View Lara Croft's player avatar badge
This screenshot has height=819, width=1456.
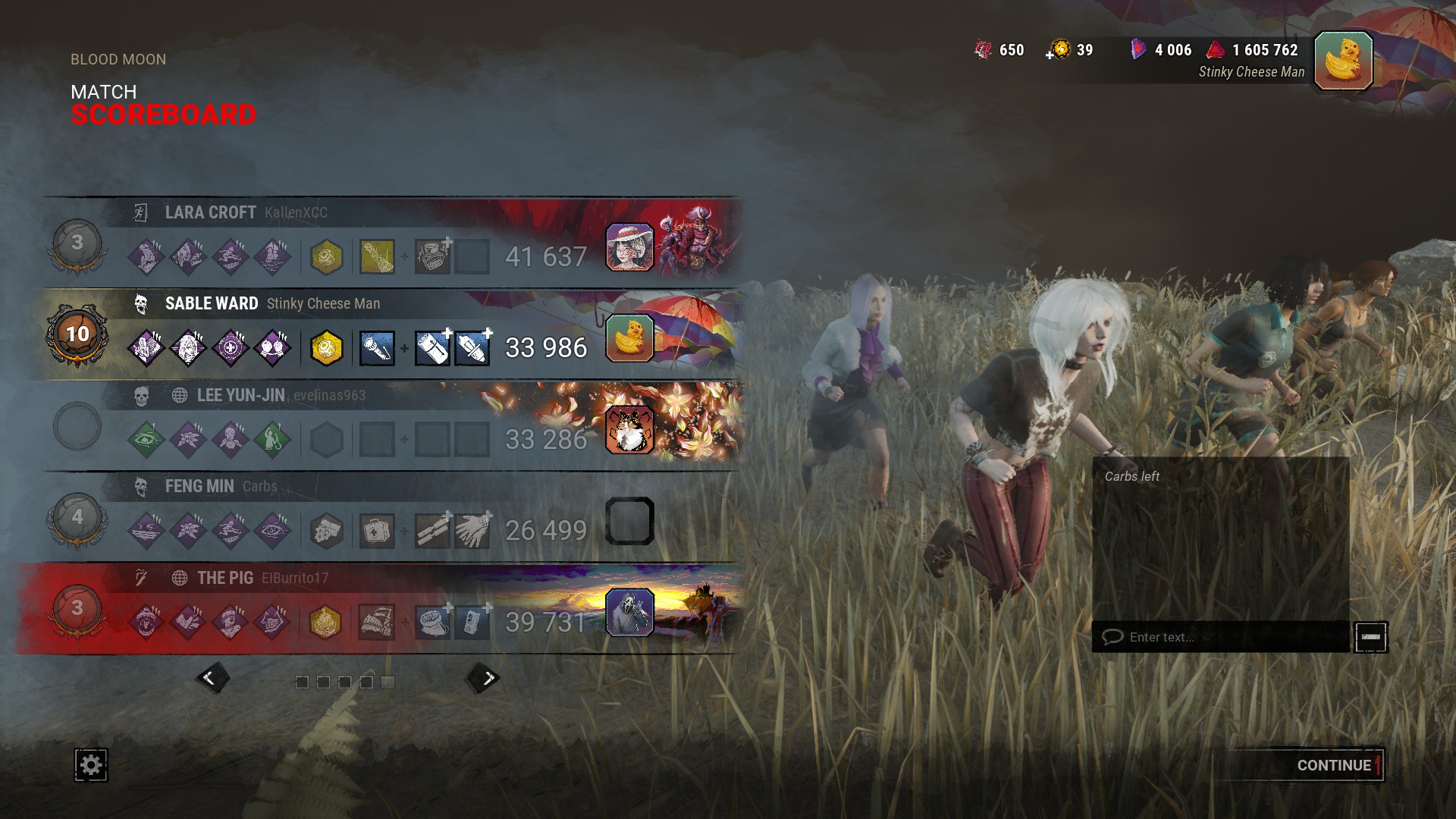point(629,247)
